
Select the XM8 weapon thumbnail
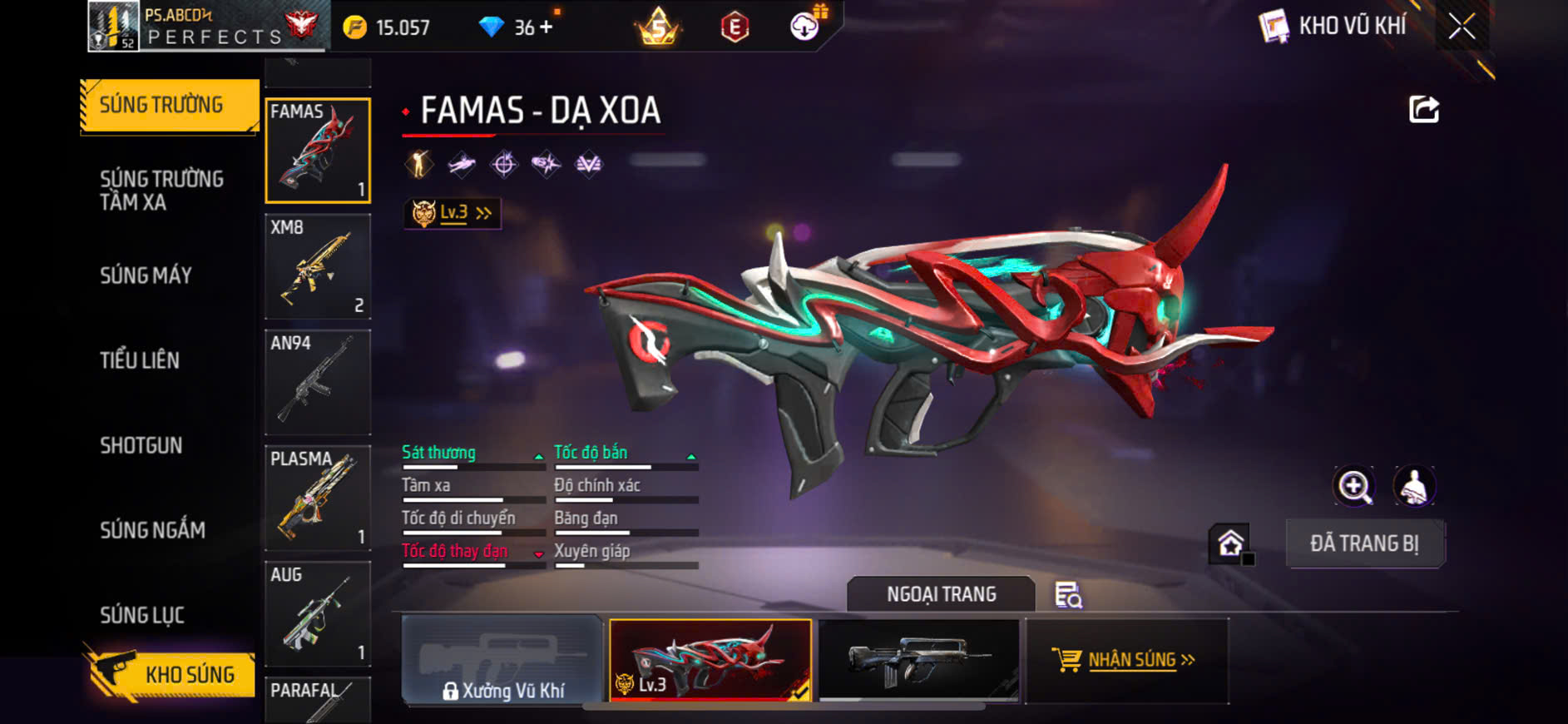click(318, 266)
